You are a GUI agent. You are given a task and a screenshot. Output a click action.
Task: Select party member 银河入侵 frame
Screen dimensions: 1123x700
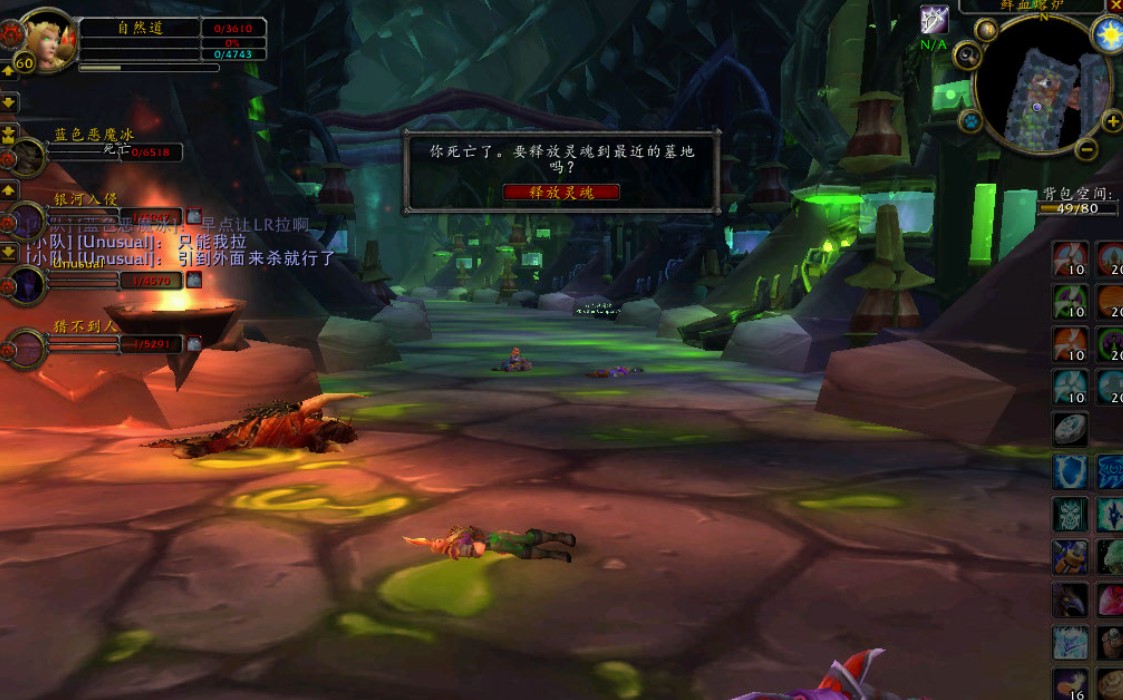28,220
